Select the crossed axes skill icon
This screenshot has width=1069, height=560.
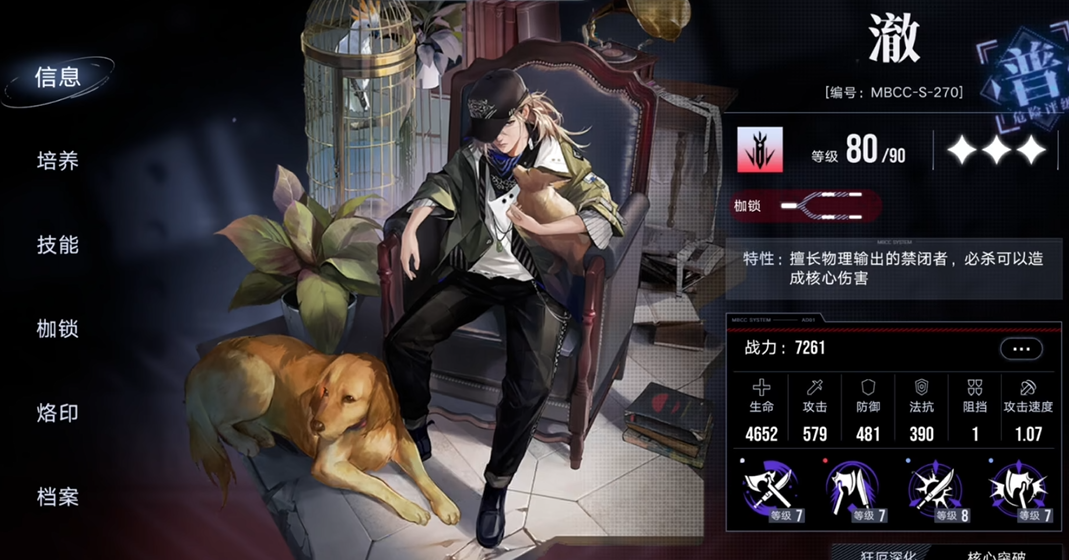coord(770,491)
